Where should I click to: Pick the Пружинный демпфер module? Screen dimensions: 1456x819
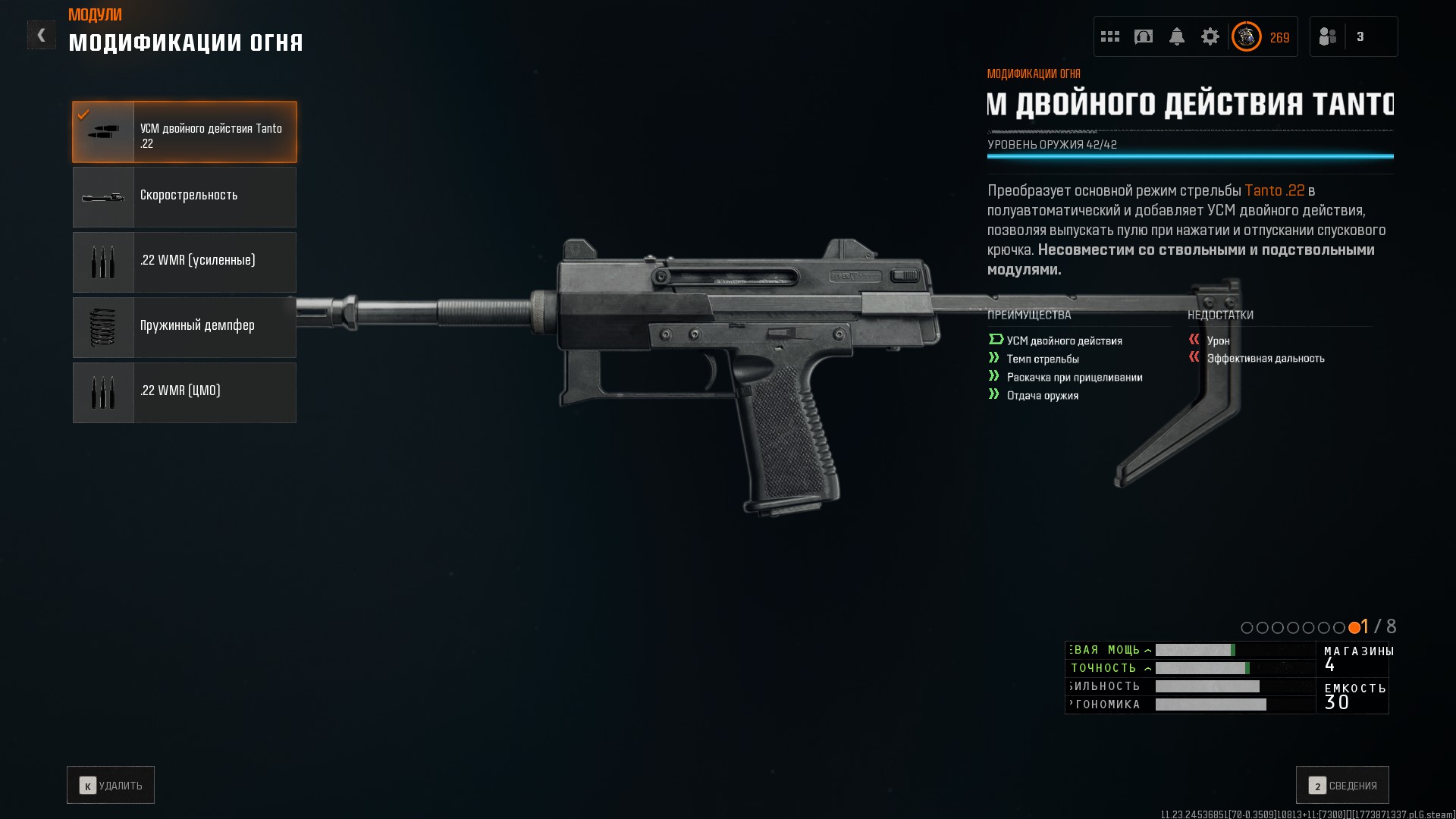pyautogui.click(x=184, y=328)
